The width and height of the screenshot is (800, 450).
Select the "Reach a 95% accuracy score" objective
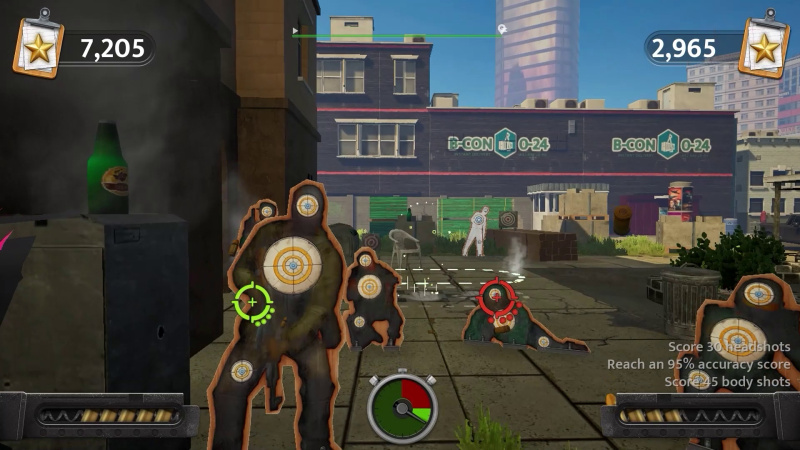(698, 364)
